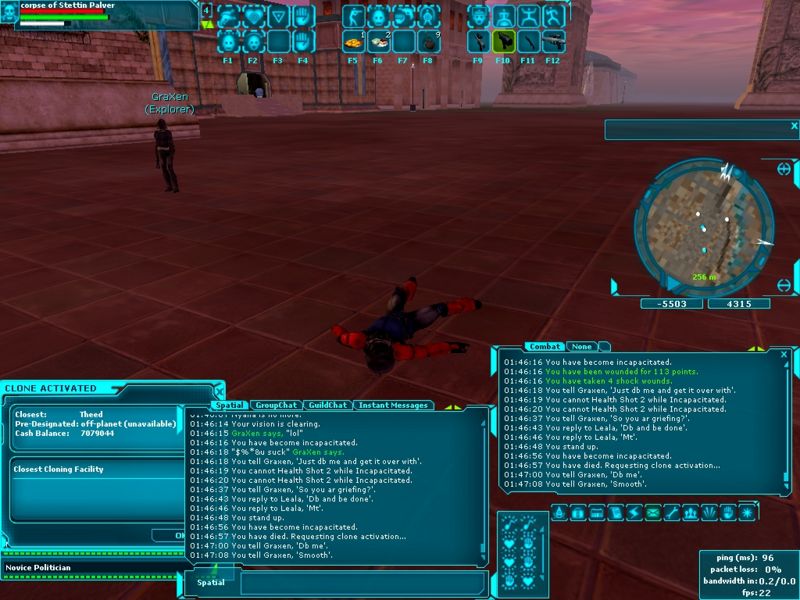Switch to the None tab in combat window
This screenshot has height=600, width=800.
580,347
